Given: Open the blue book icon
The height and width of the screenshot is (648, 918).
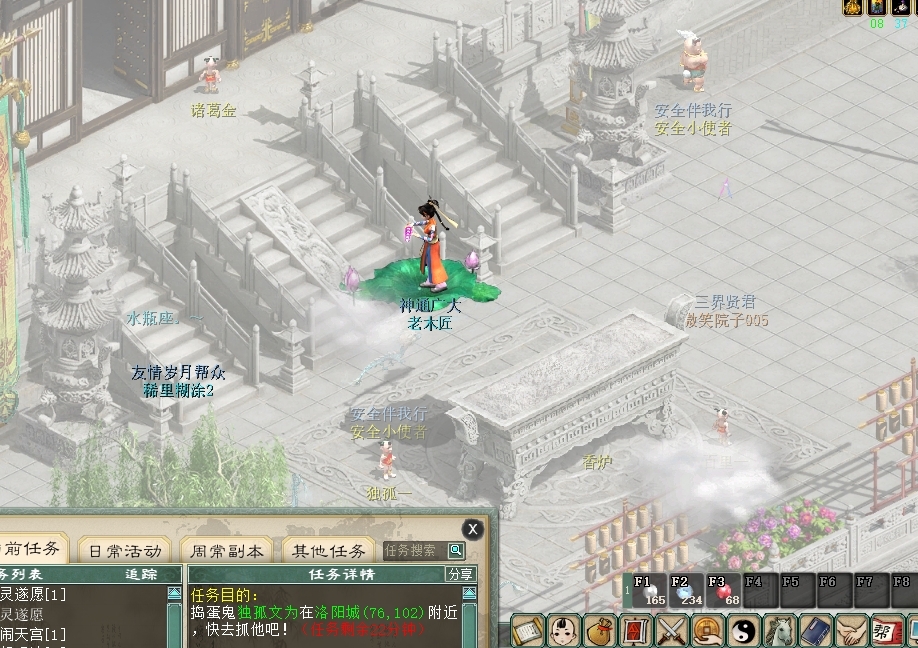Looking at the screenshot, I should 815,631.
